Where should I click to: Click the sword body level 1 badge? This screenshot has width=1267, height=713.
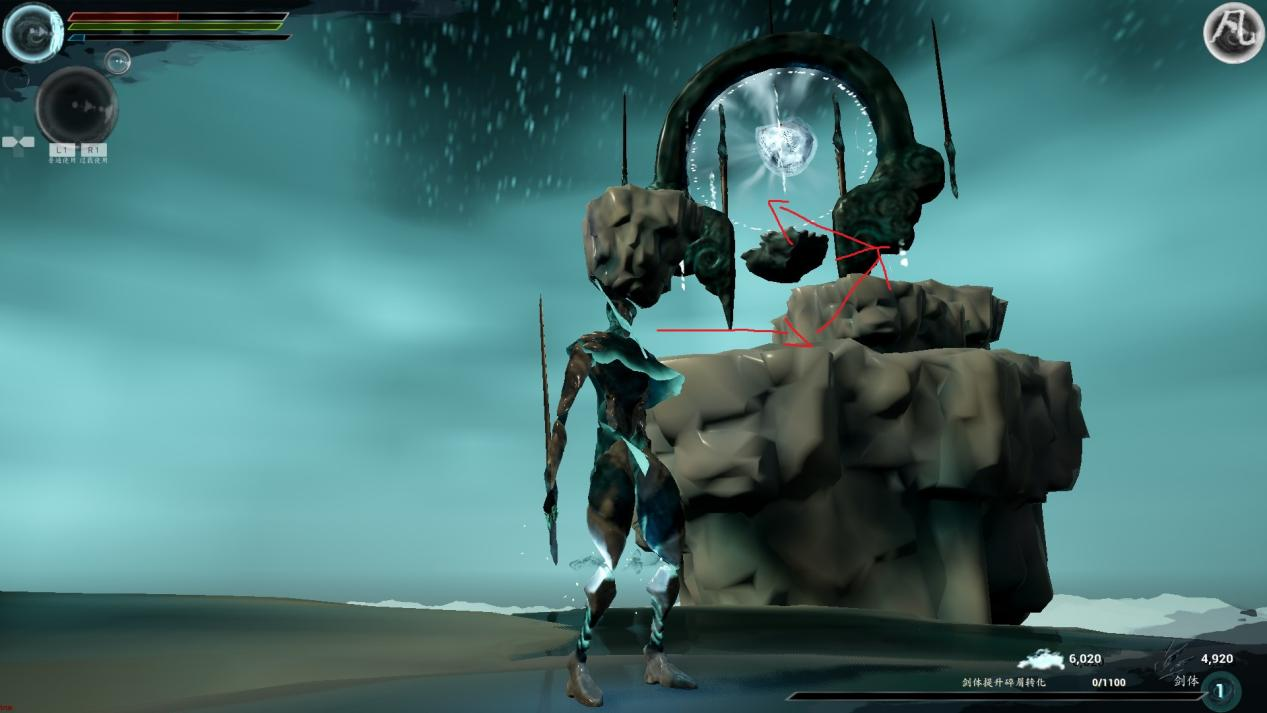(x=1220, y=691)
